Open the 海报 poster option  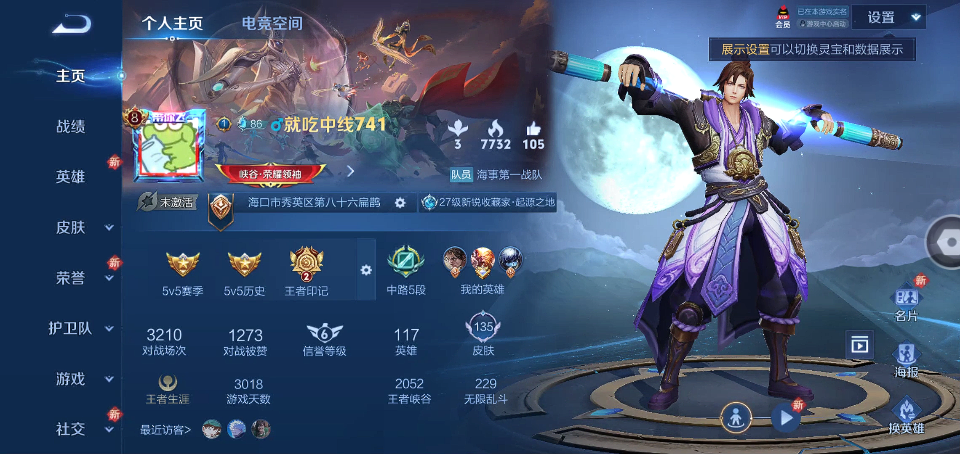(x=906, y=360)
